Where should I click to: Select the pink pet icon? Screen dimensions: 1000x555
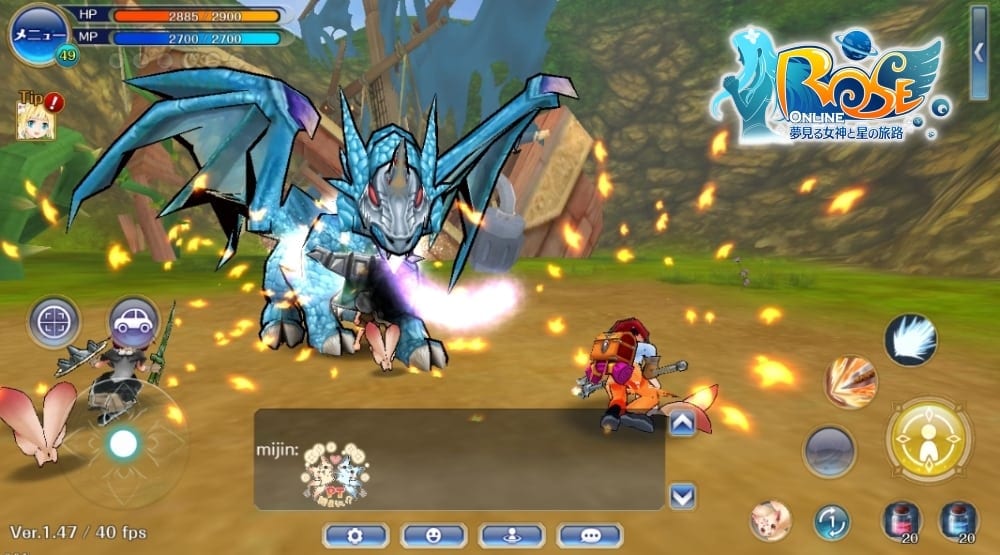(770, 520)
